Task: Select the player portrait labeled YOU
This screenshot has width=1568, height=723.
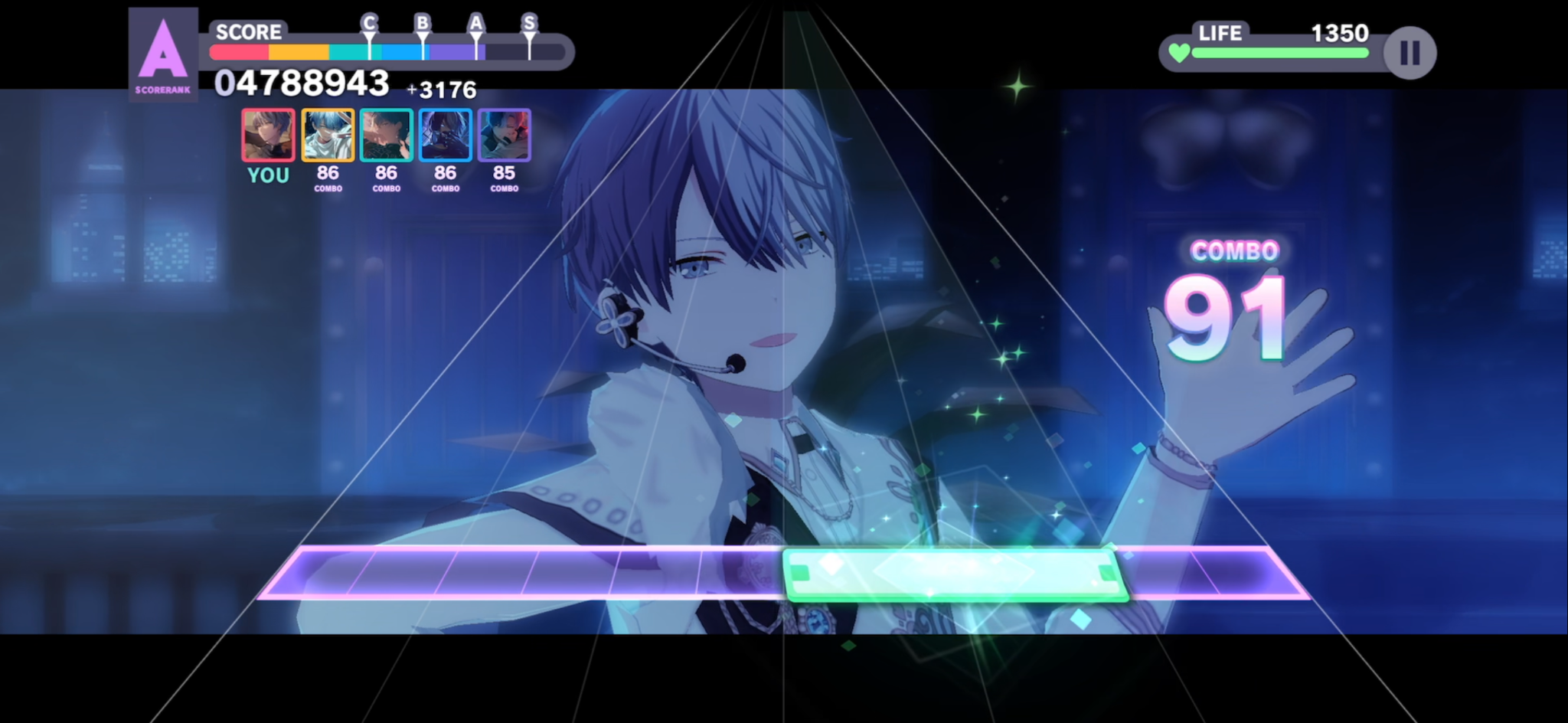Action: (x=268, y=135)
